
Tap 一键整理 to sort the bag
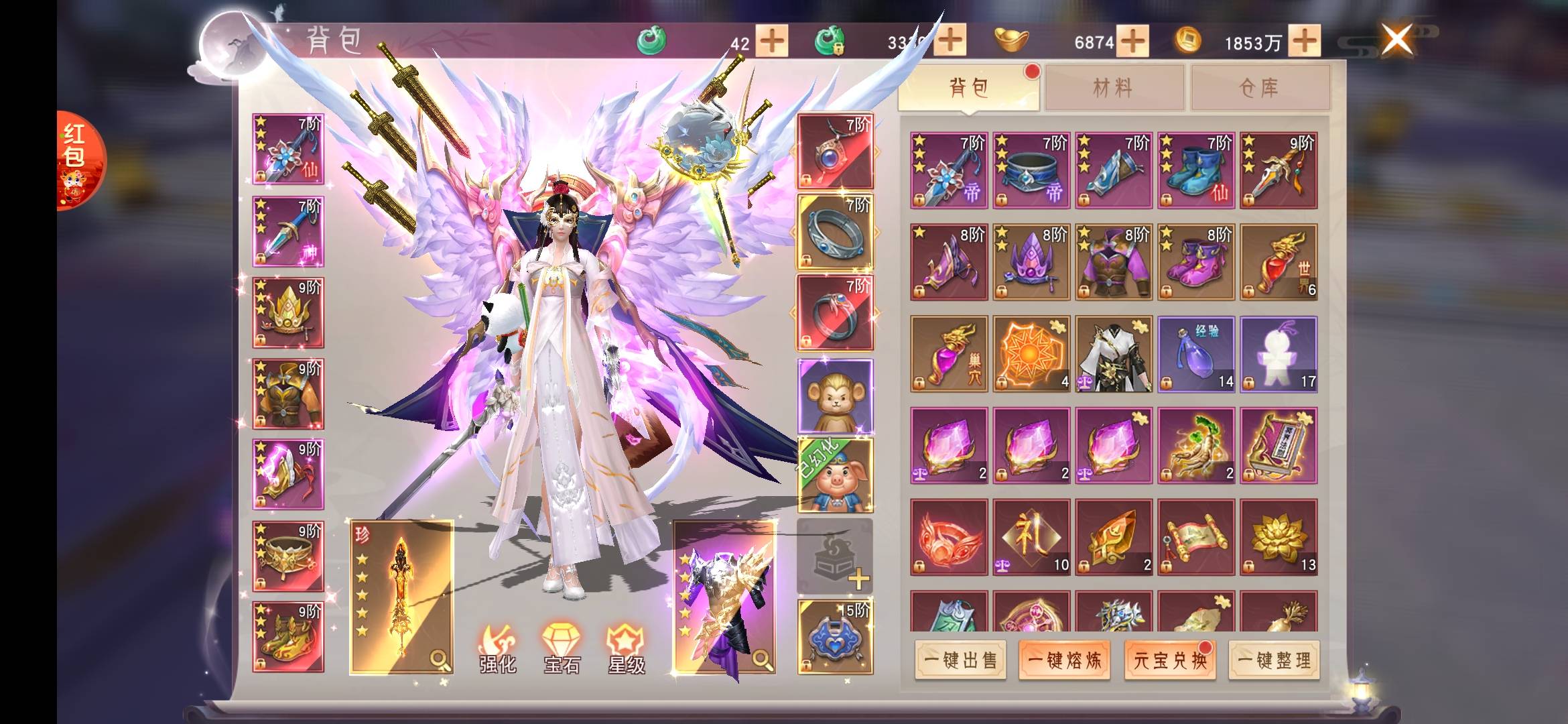tap(1274, 660)
